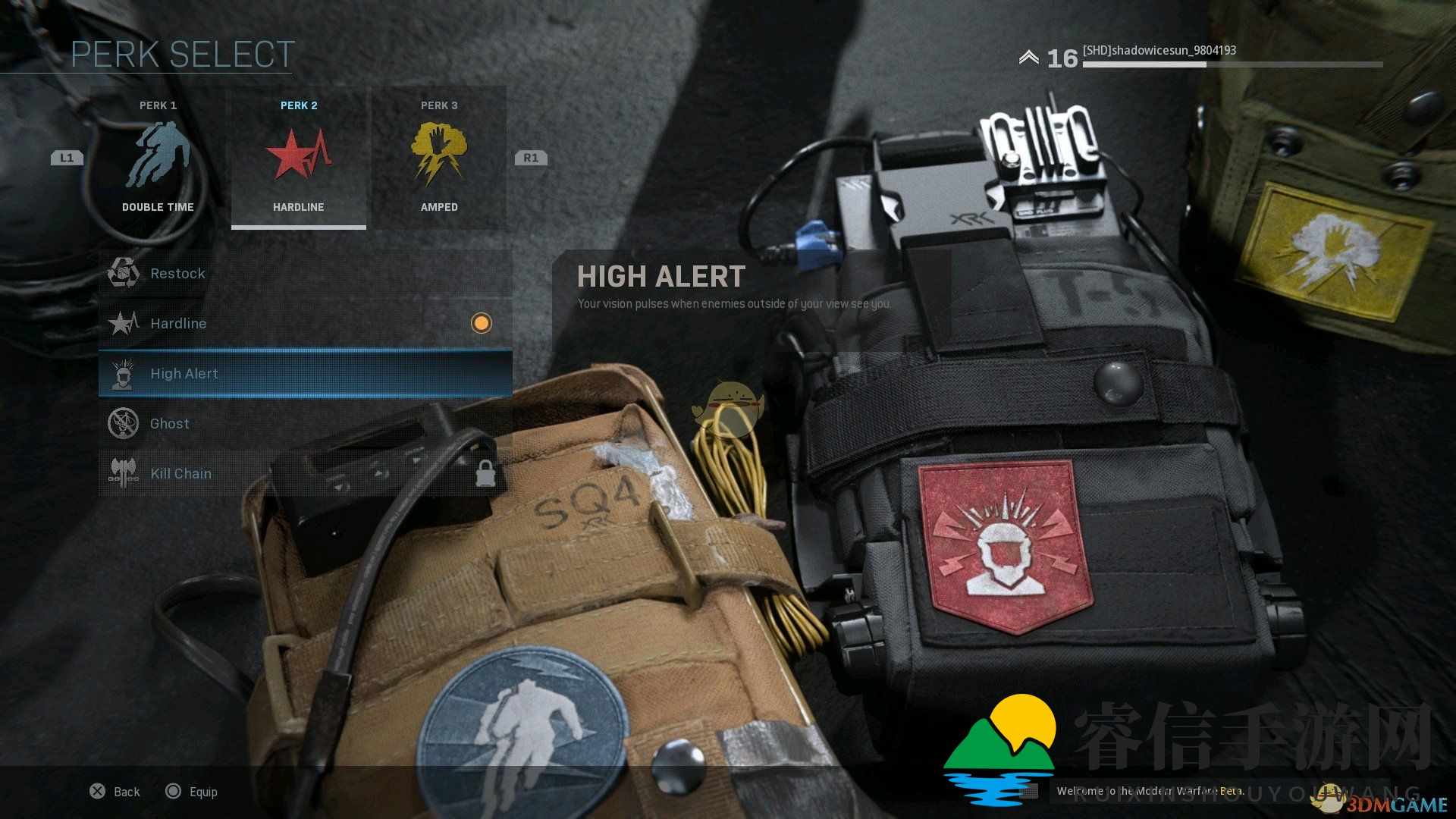
Task: Go back from Perk Select
Action: [x=115, y=792]
